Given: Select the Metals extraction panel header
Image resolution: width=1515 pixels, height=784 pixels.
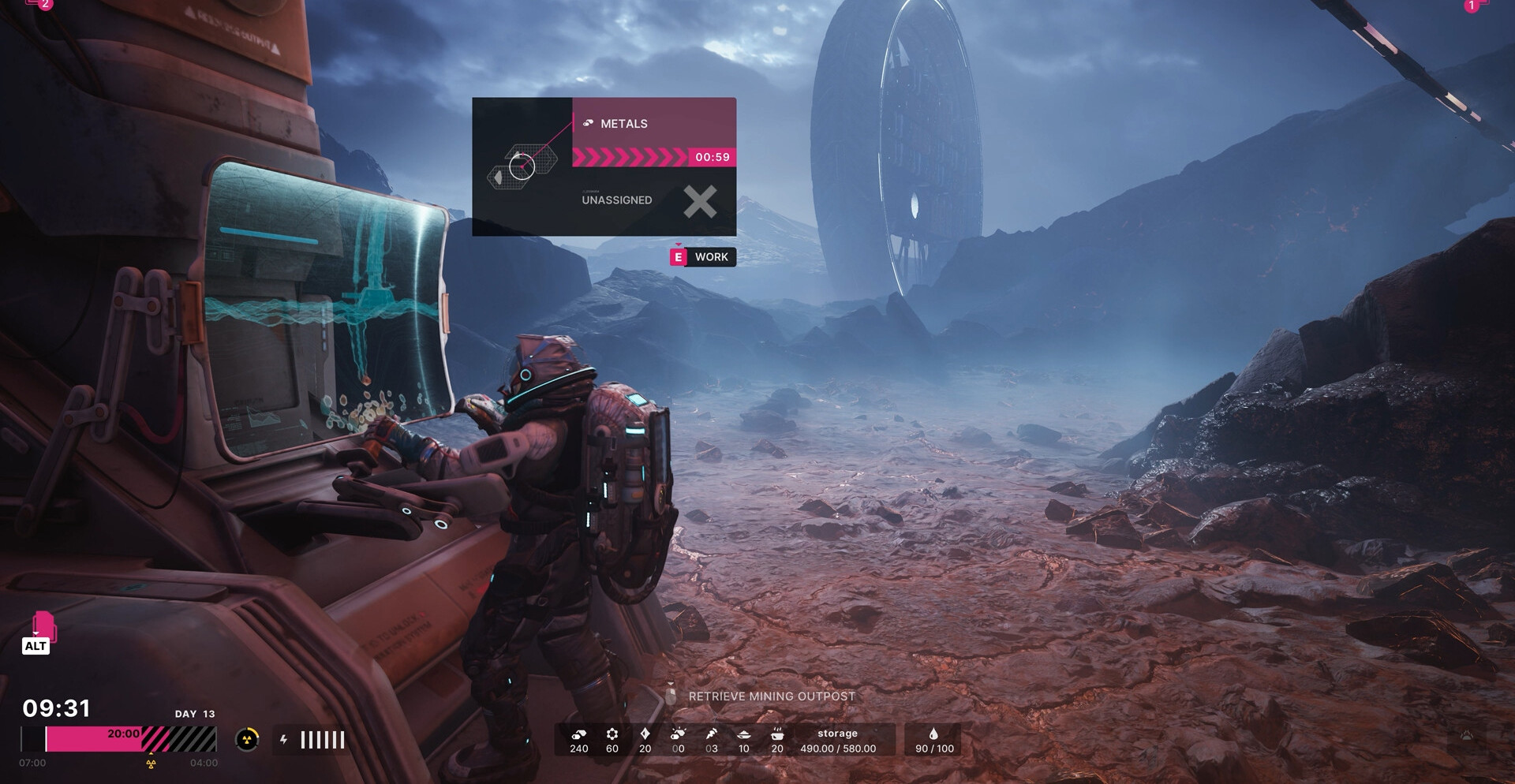Looking at the screenshot, I should (x=653, y=123).
